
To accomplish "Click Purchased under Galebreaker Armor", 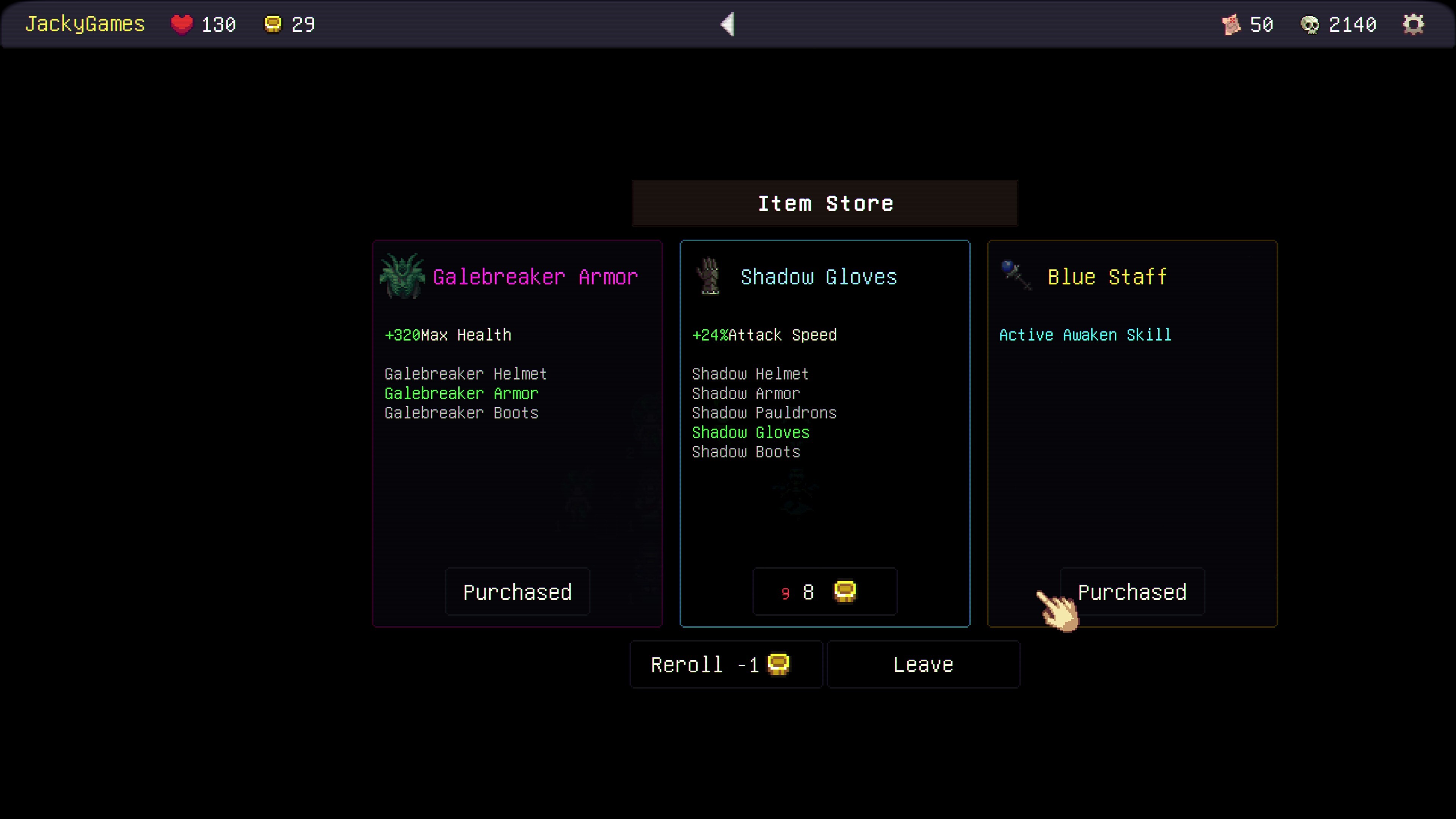I will pos(516,592).
